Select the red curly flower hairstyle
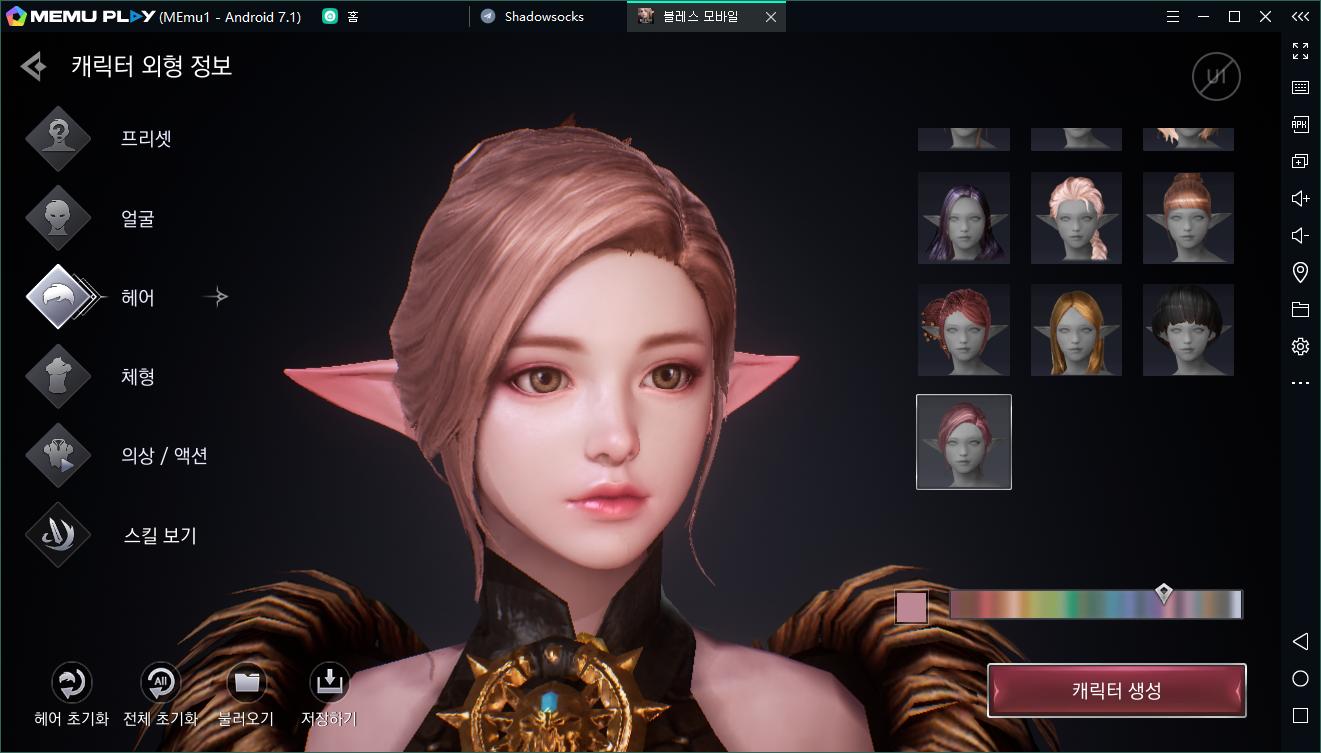The height and width of the screenshot is (753, 1321). point(964,330)
